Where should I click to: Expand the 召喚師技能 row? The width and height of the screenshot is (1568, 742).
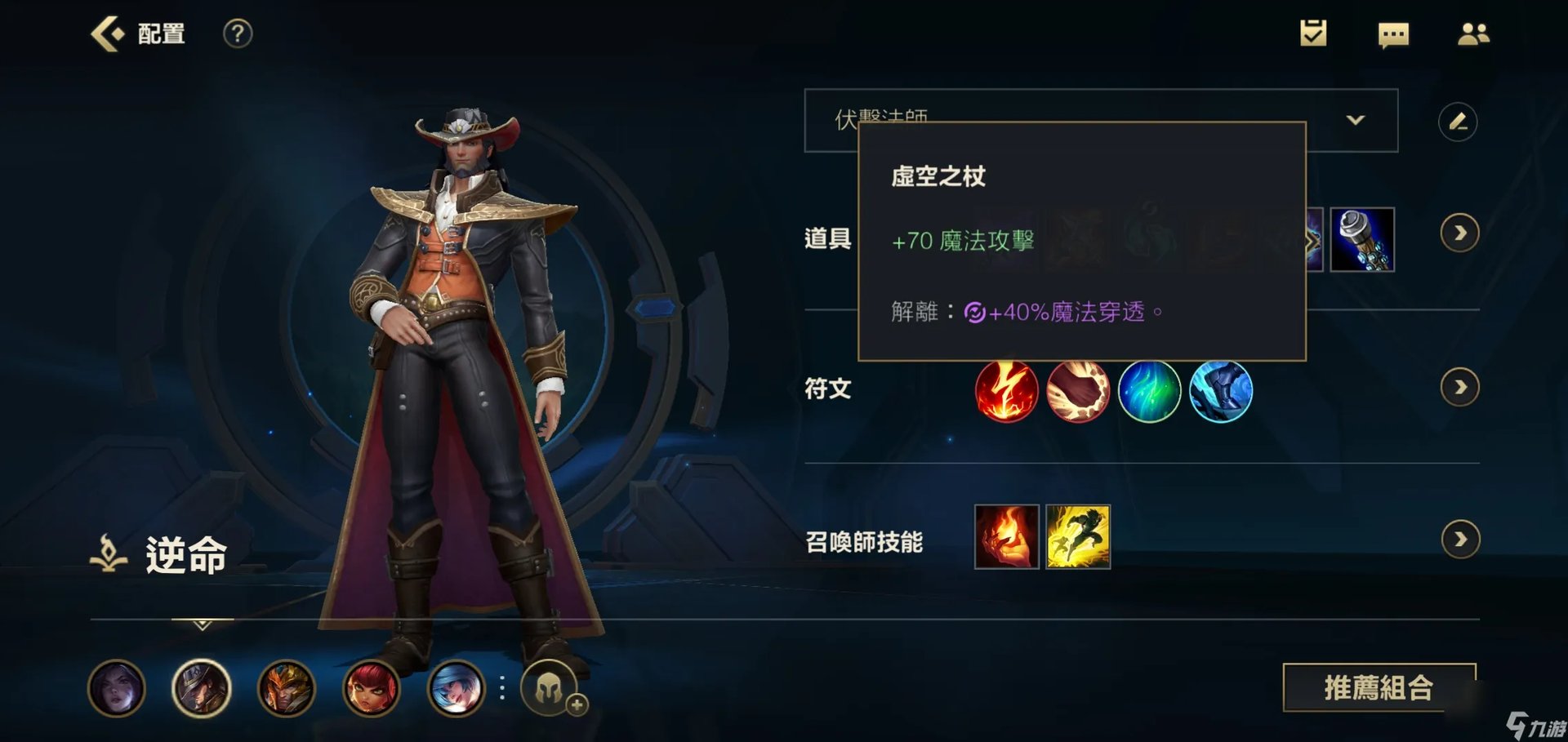[1459, 539]
